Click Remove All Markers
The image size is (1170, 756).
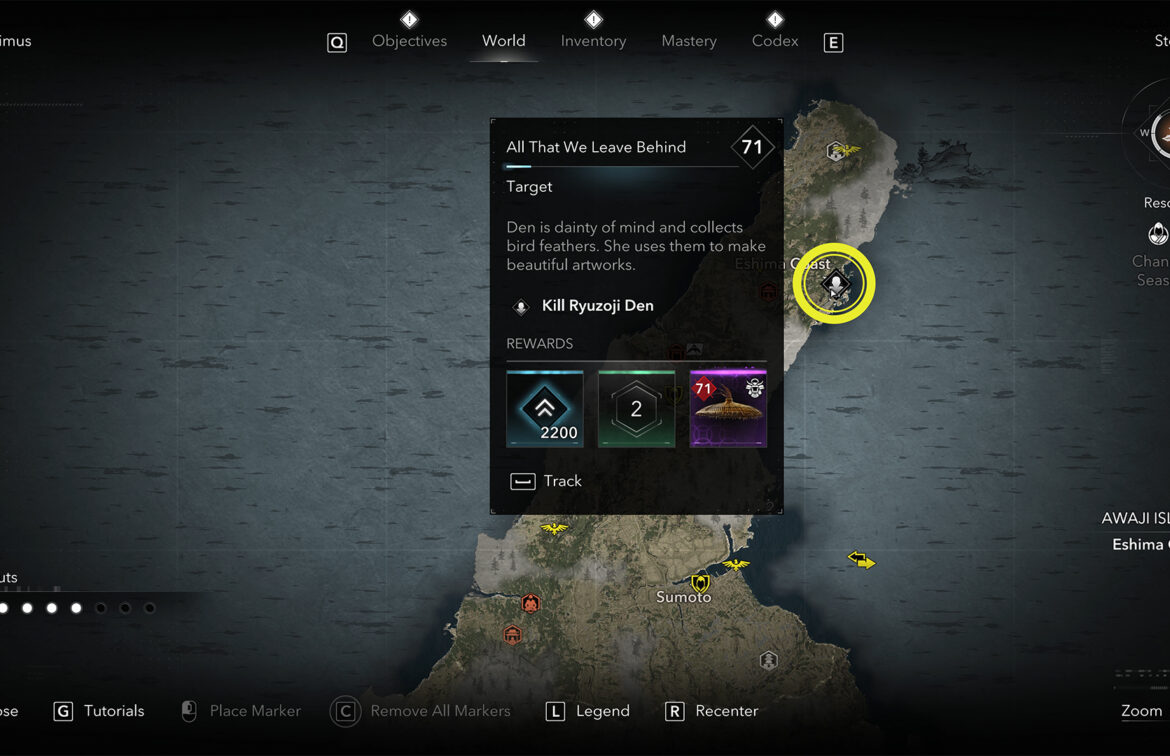coord(422,711)
